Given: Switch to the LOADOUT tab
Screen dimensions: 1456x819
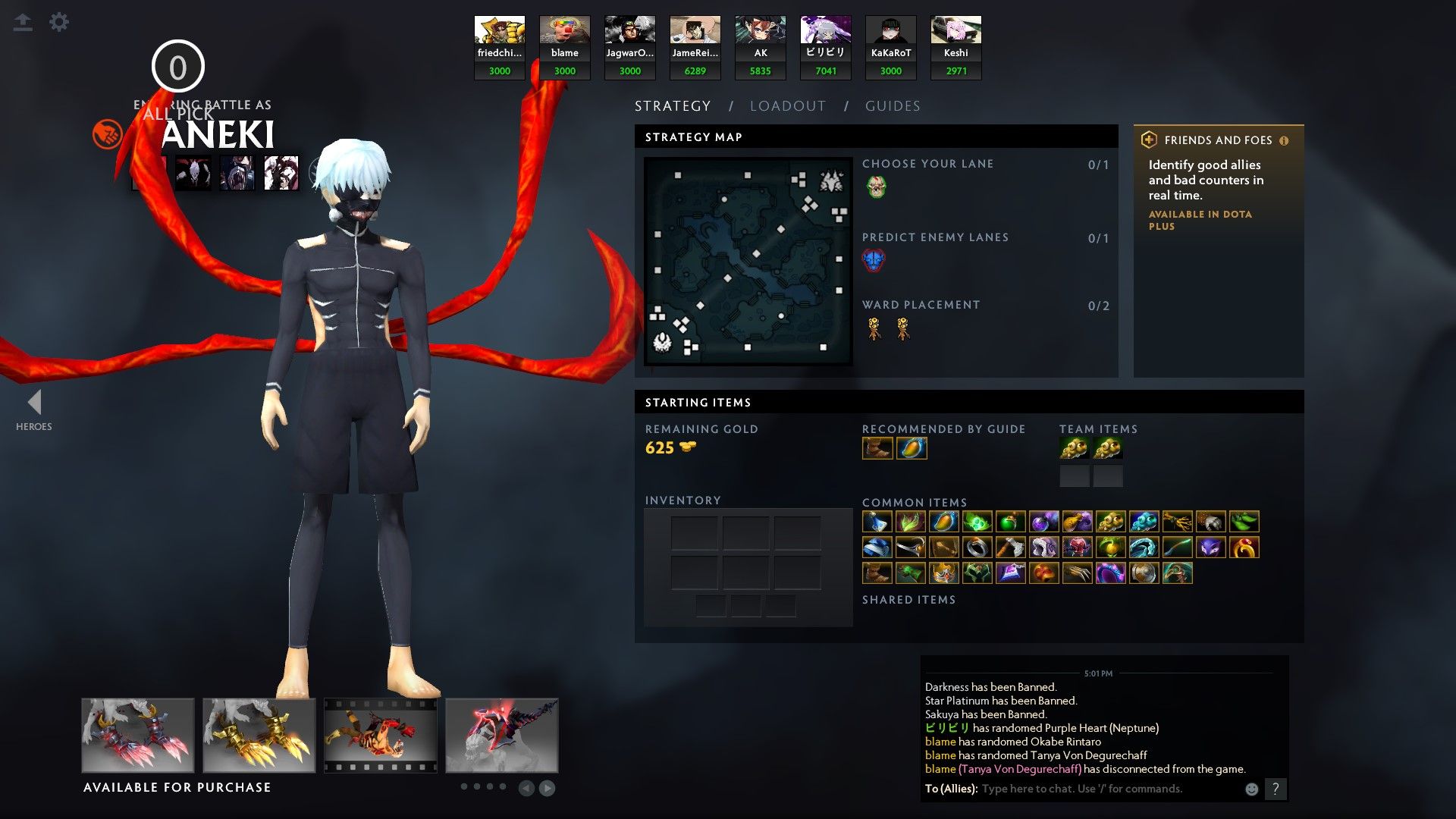Looking at the screenshot, I should pos(787,105).
